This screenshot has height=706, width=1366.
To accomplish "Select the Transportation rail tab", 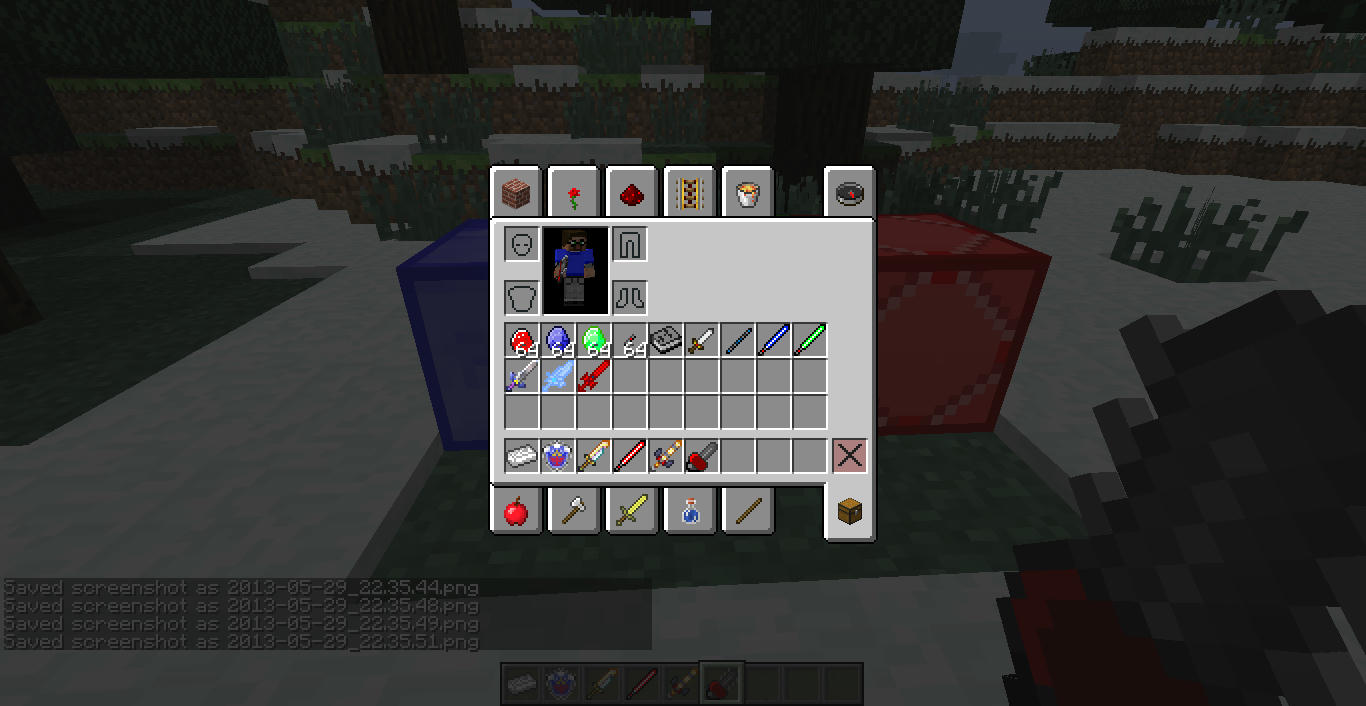I will click(690, 193).
